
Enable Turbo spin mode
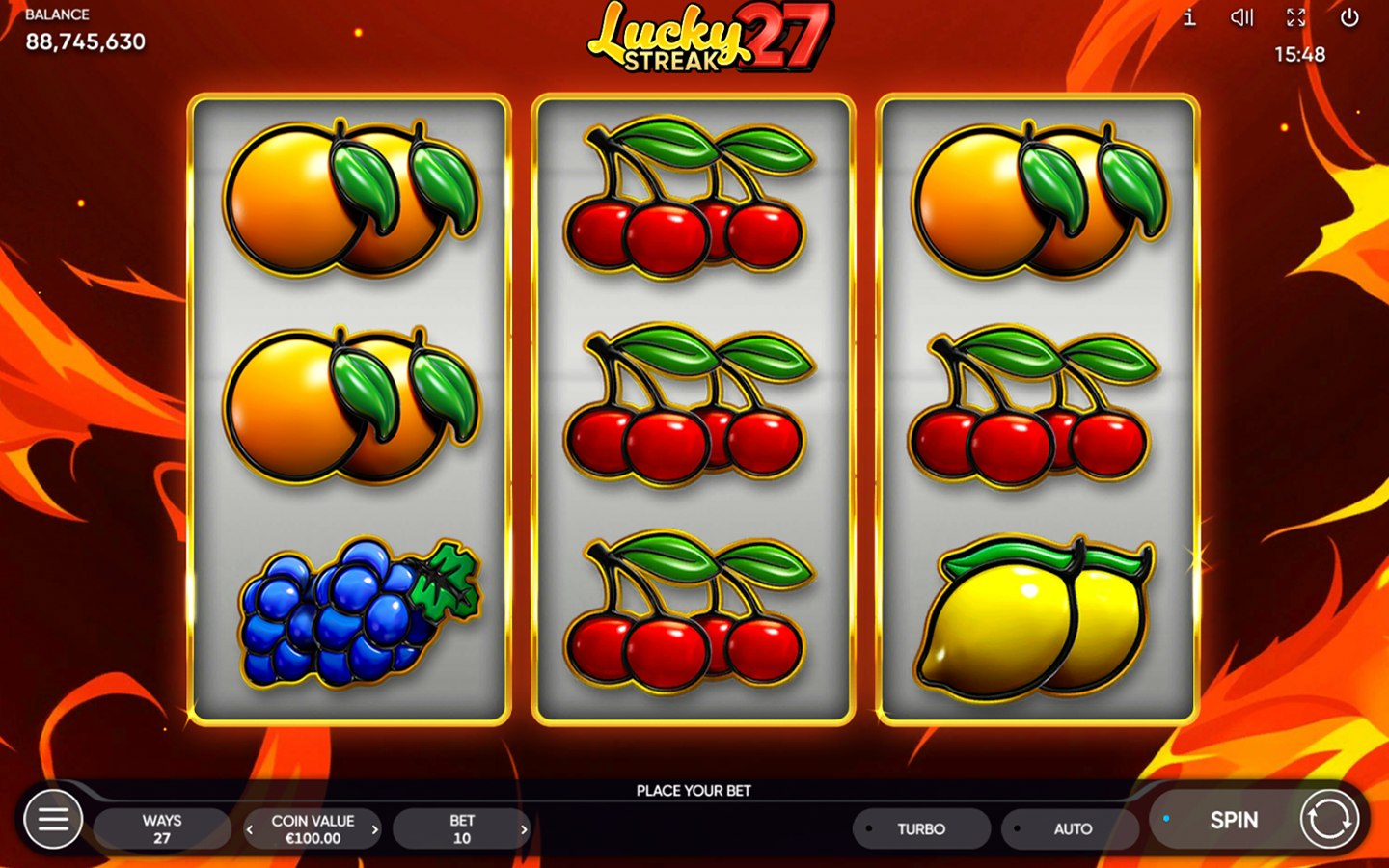[921, 828]
